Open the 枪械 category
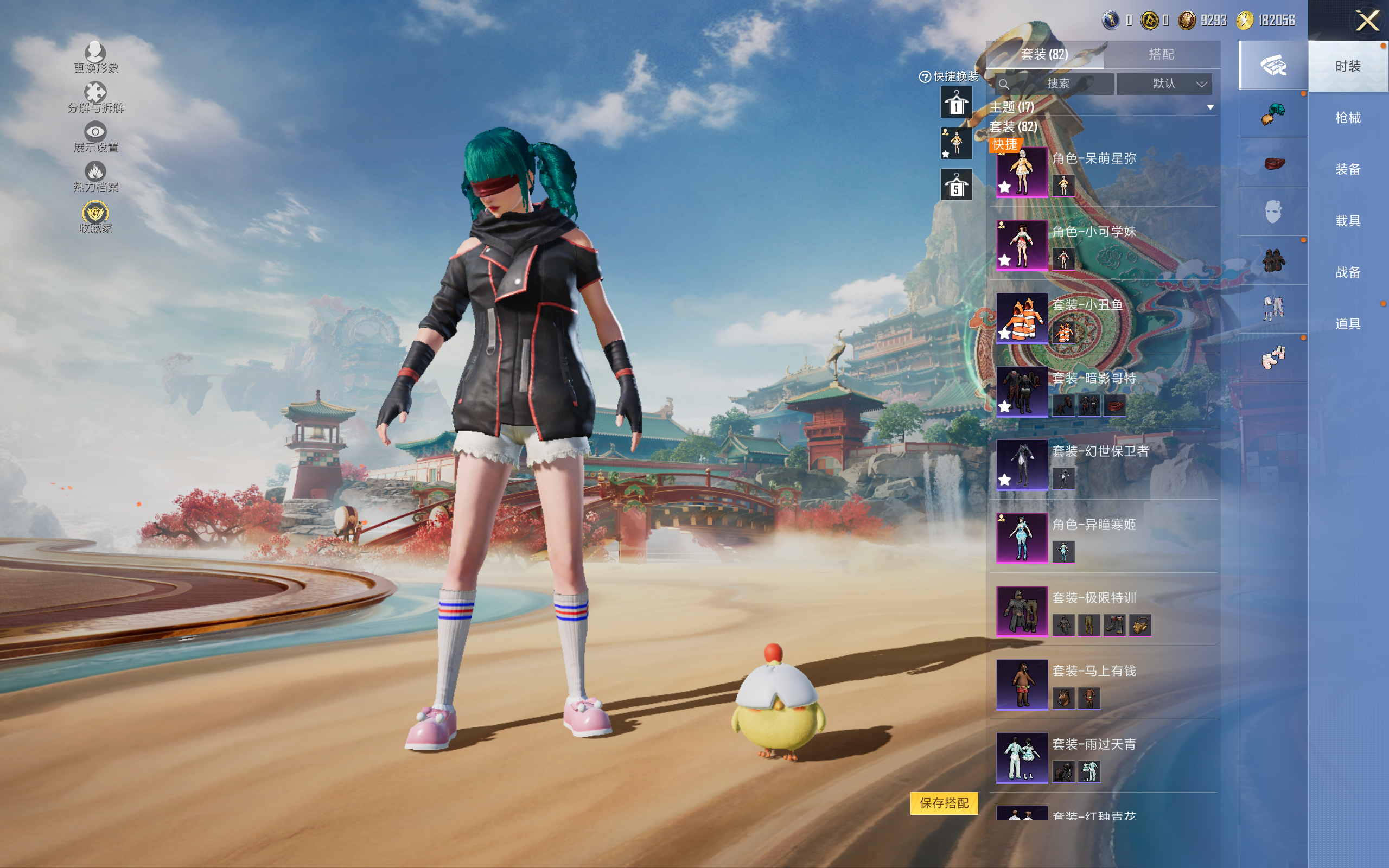 [1348, 118]
